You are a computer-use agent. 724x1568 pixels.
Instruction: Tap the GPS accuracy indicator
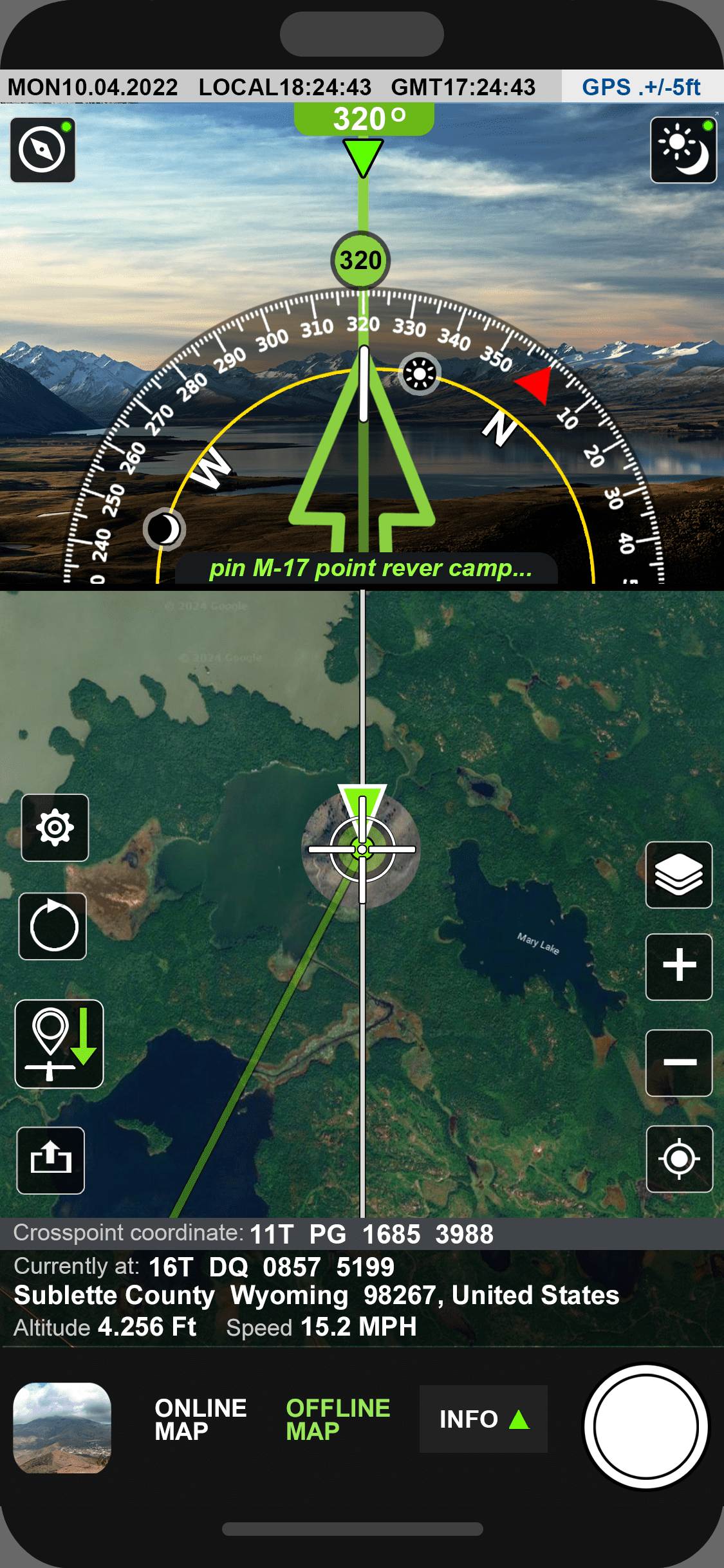pos(641,87)
